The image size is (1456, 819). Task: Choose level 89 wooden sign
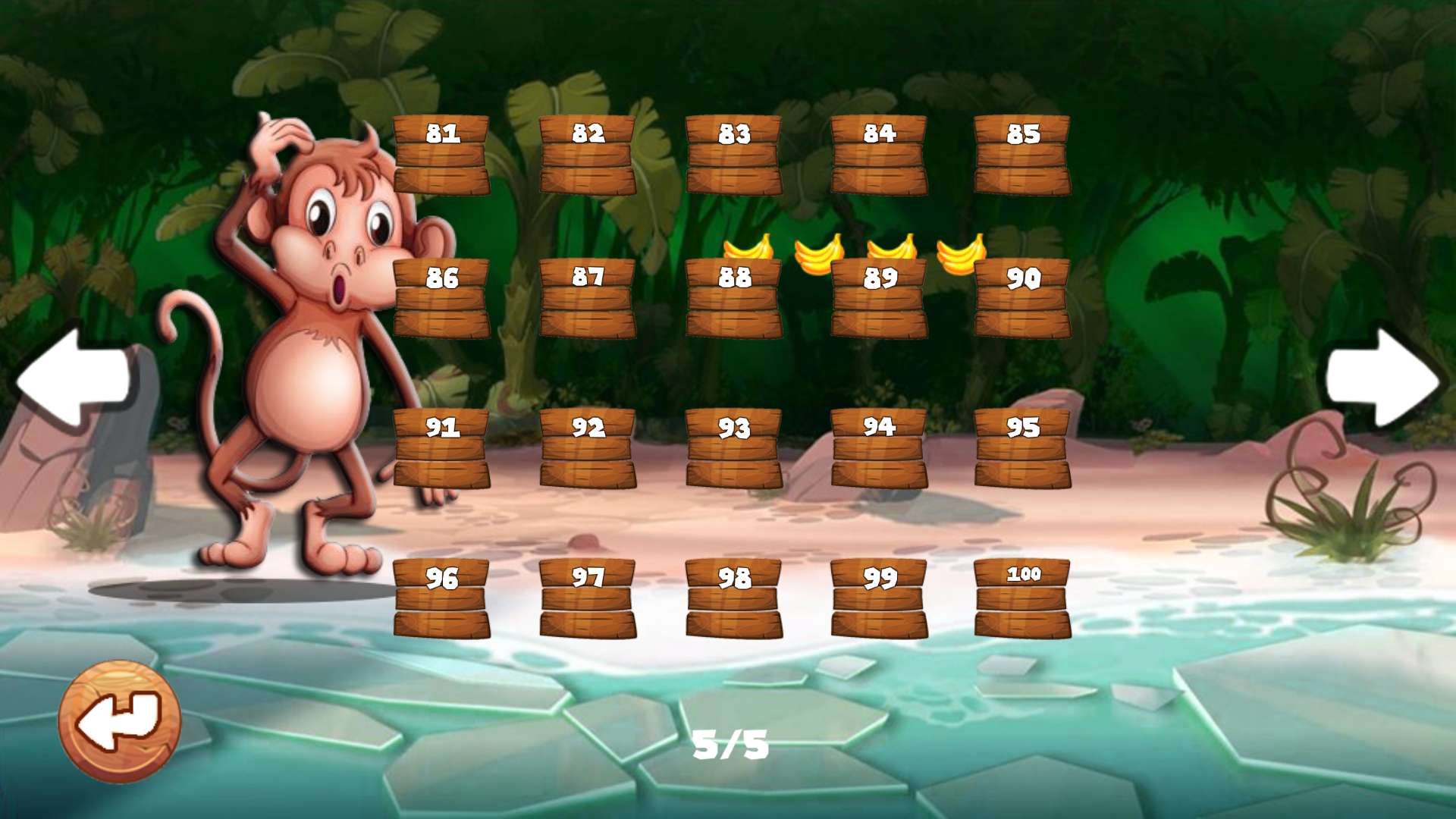point(879,298)
